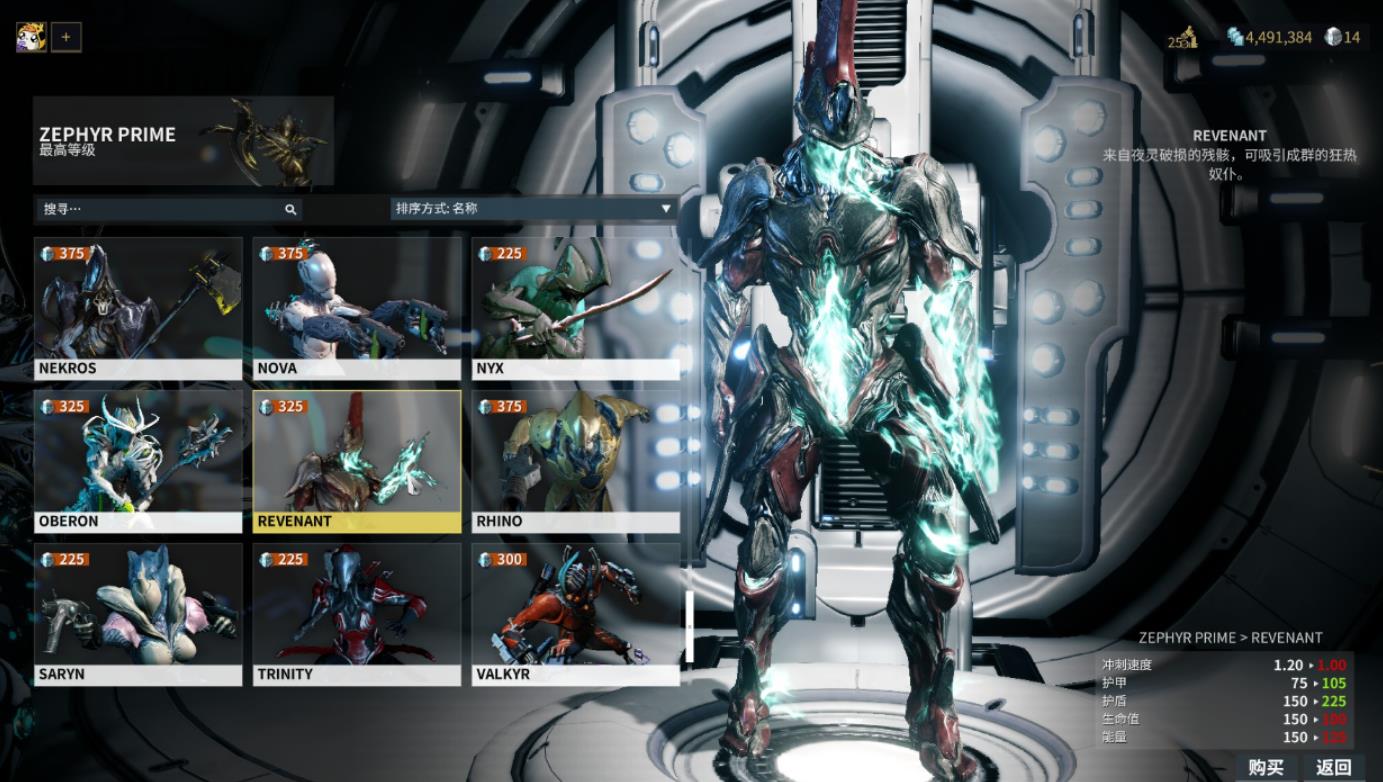
Task: Go back with the 返回 button
Action: [x=1333, y=768]
